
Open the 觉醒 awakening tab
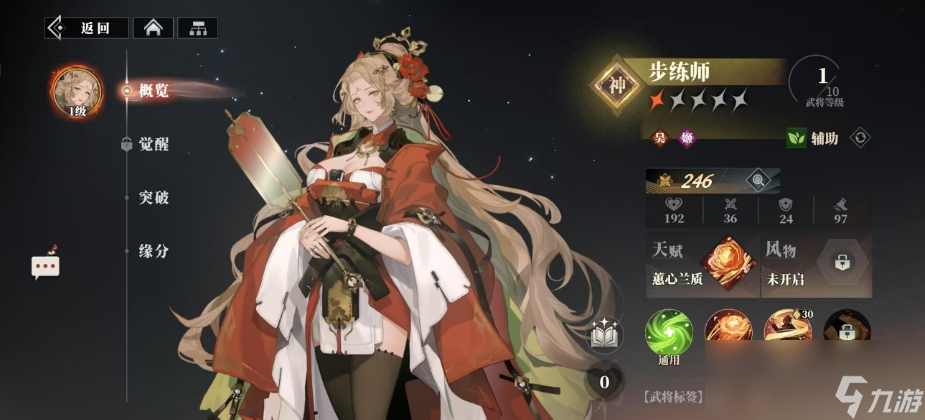click(152, 144)
